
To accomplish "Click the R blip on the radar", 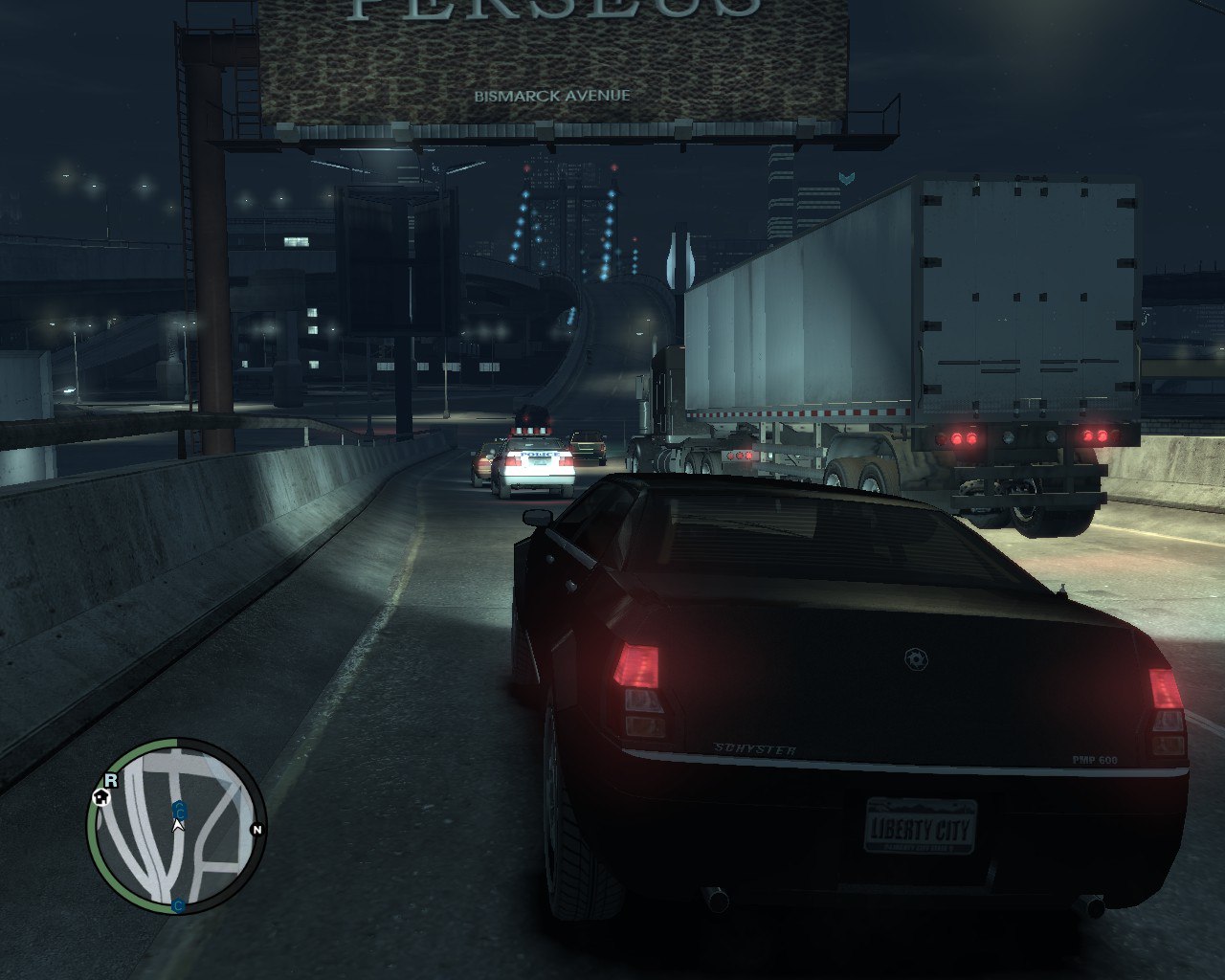I will [x=111, y=780].
